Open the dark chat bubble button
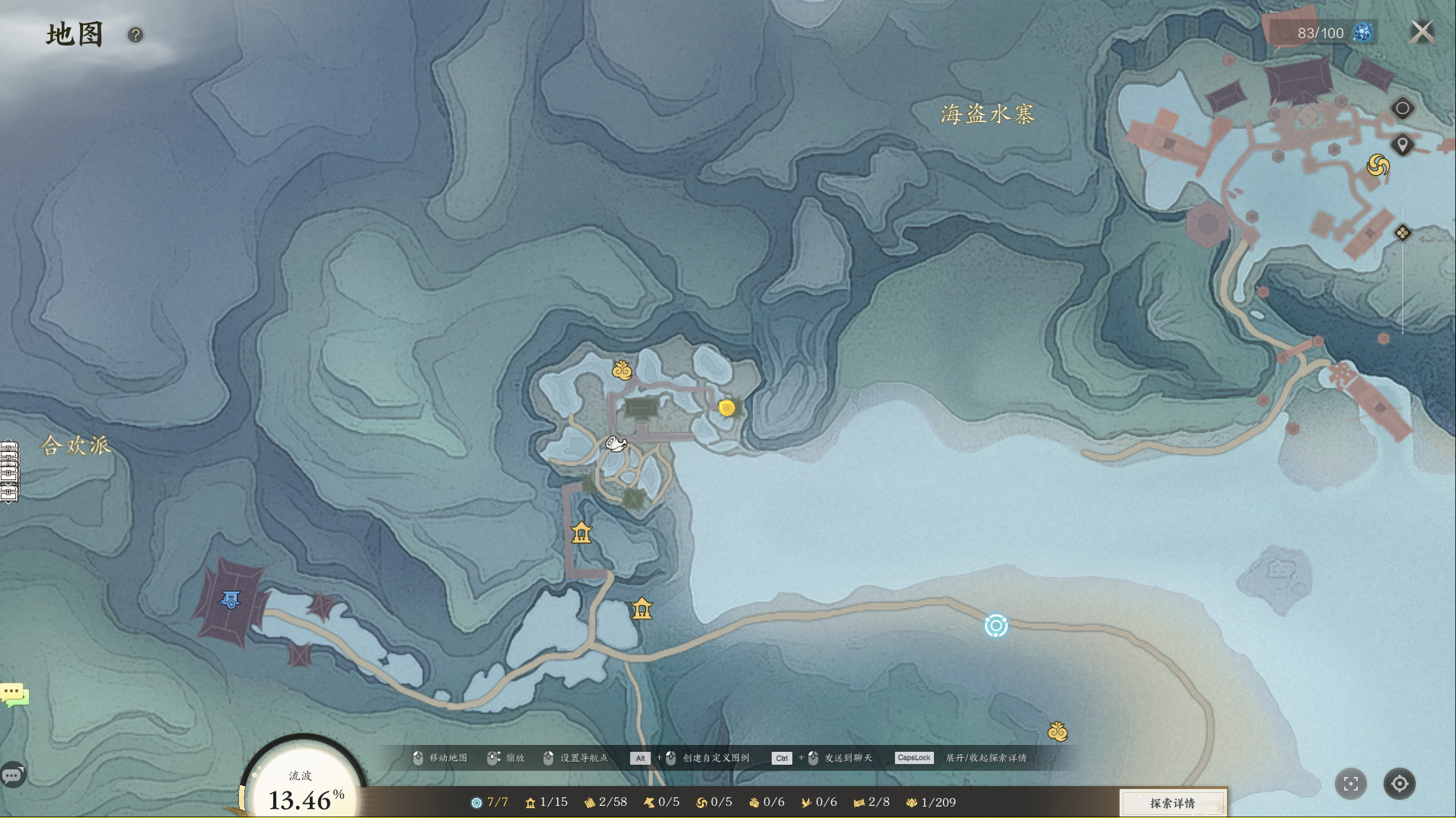Viewport: 1456px width, 818px height. pos(13,775)
